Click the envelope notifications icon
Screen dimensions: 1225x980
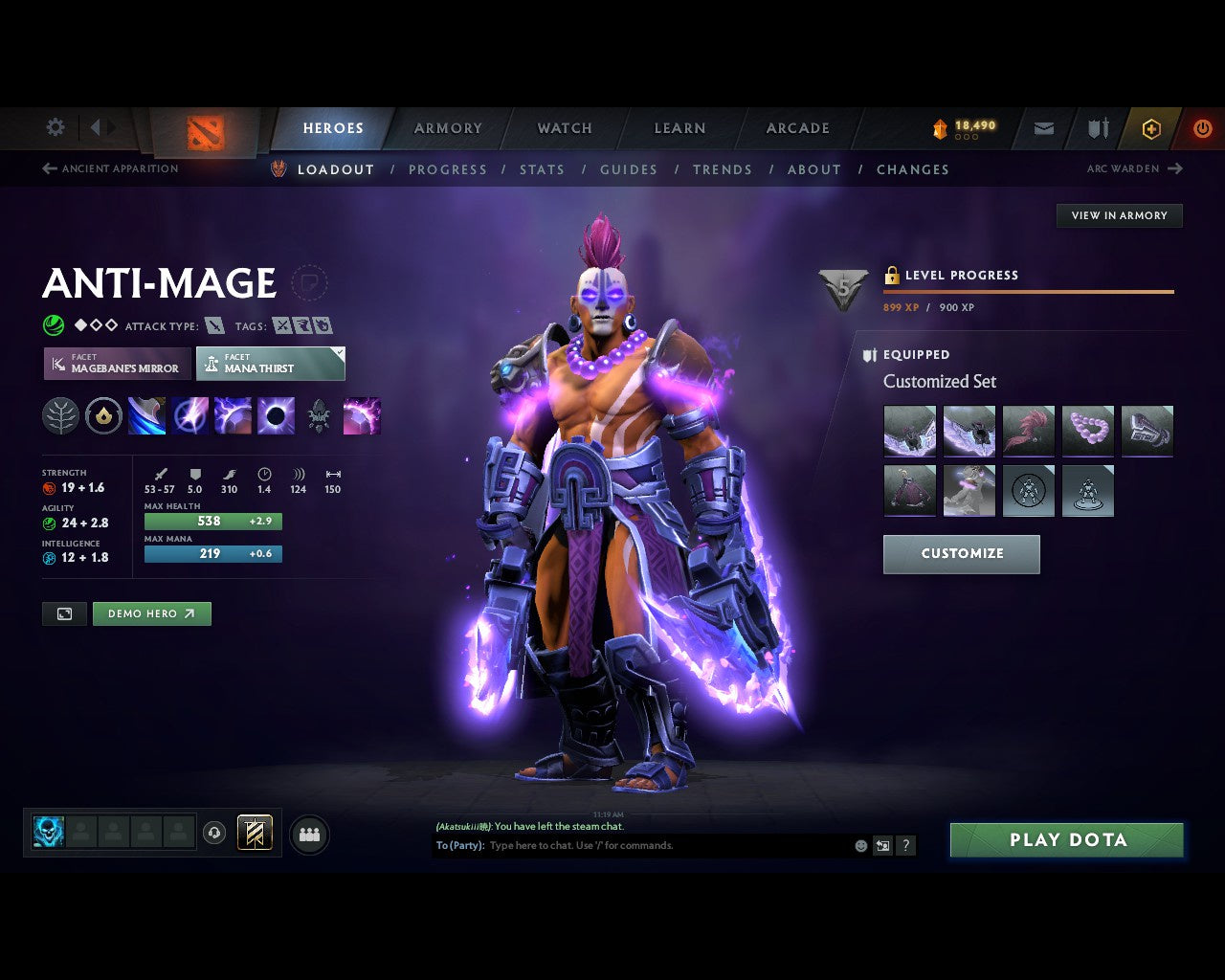pos(1042,128)
